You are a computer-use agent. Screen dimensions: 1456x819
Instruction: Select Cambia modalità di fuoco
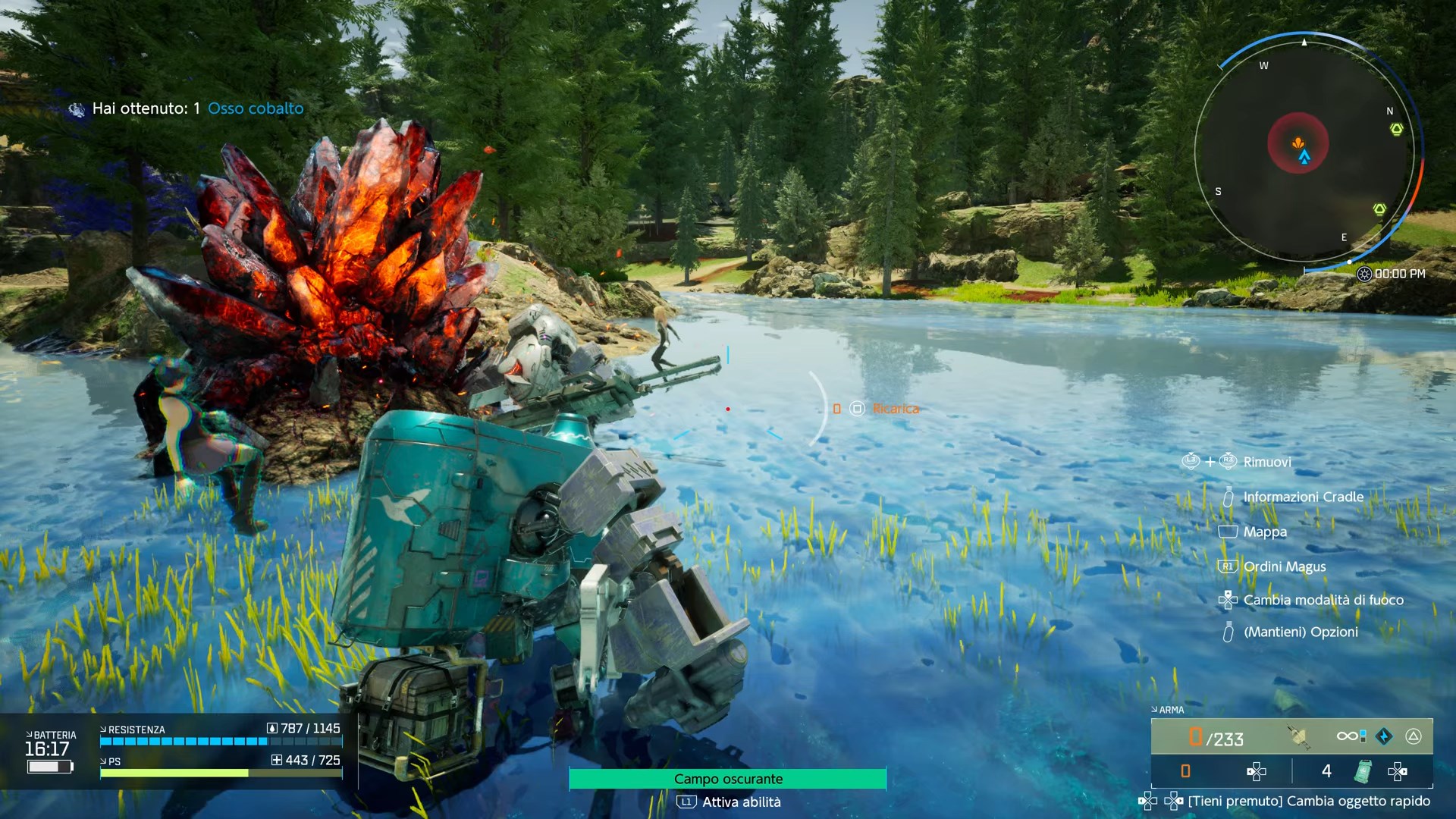point(1323,600)
